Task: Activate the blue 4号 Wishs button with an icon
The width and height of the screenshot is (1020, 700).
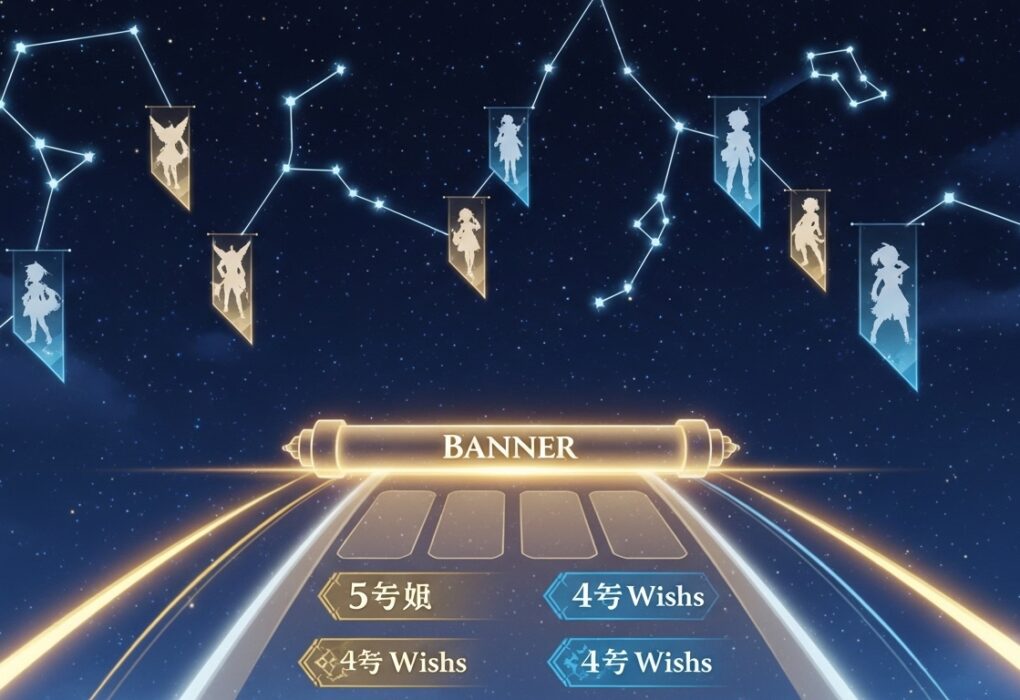Action: click(633, 661)
